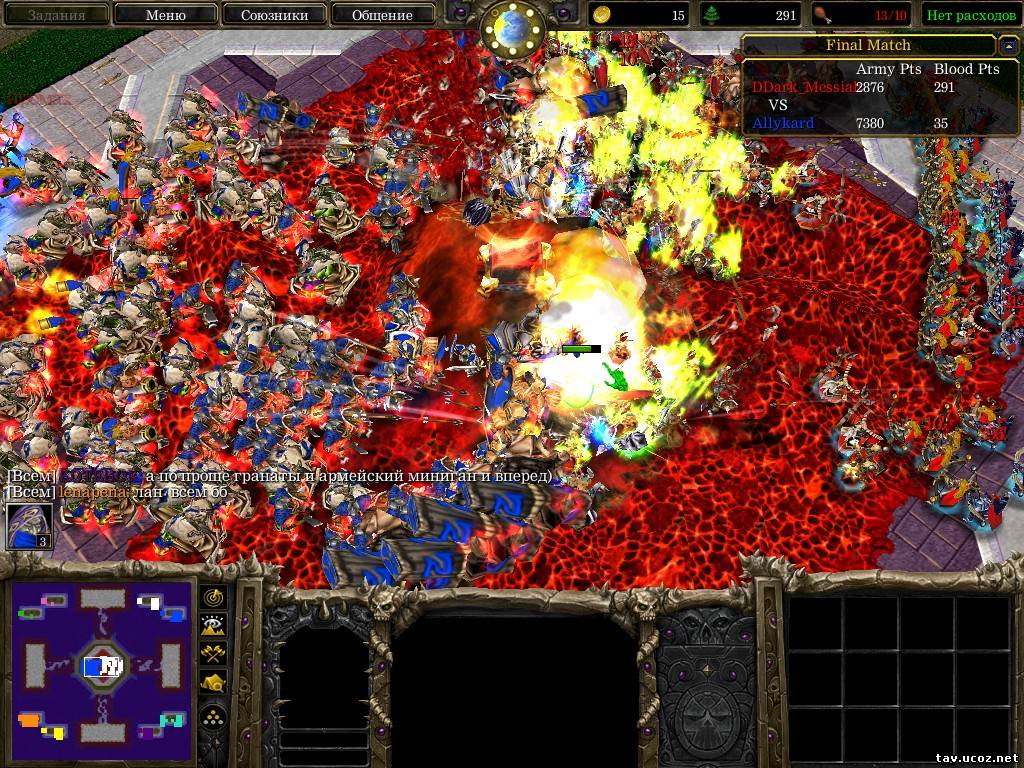Screen dimensions: 1024x768
Task: Click the Нет расходов upkeep indicator
Action: [972, 15]
